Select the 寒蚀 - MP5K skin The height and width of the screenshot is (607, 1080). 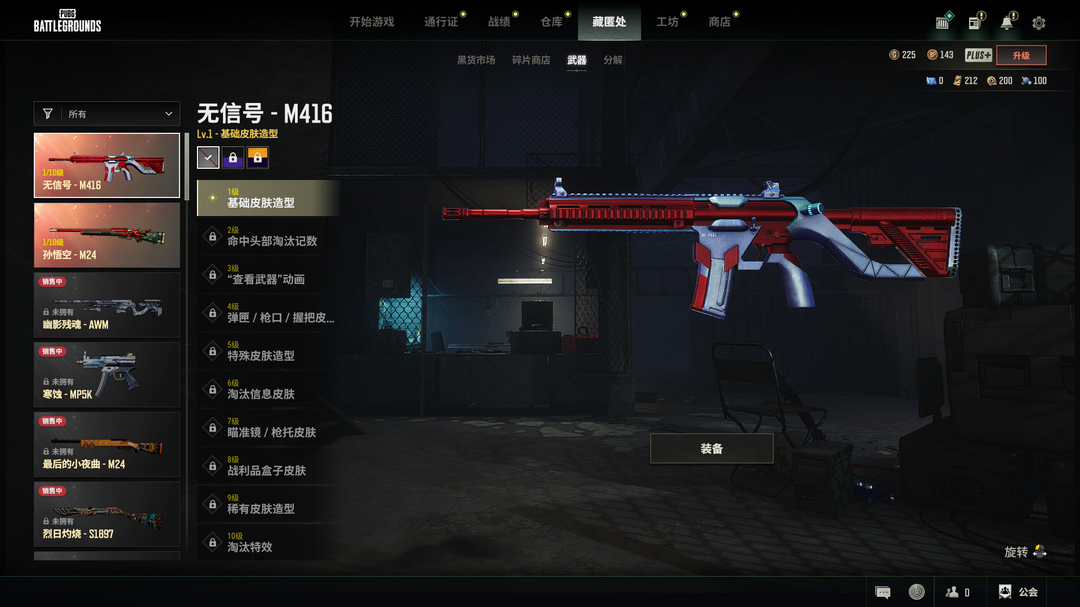tap(107, 375)
